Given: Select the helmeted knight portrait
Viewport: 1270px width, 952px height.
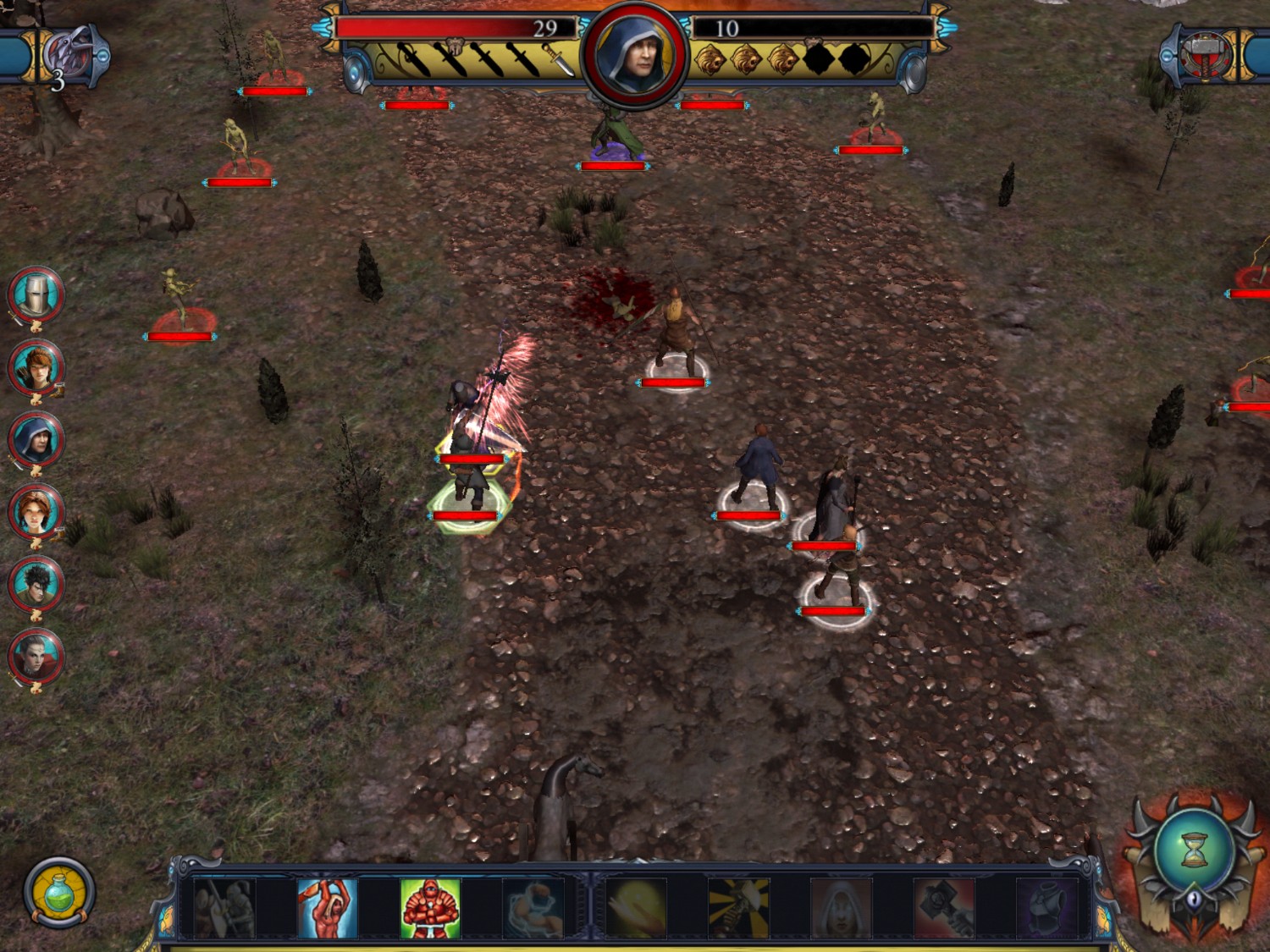Looking at the screenshot, I should [x=36, y=295].
